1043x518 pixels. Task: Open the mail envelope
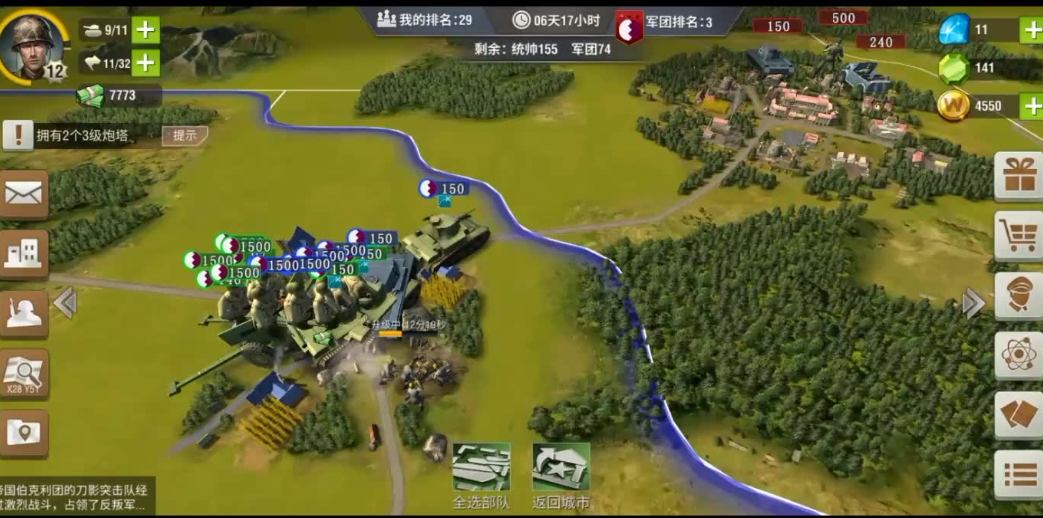click(x=23, y=193)
